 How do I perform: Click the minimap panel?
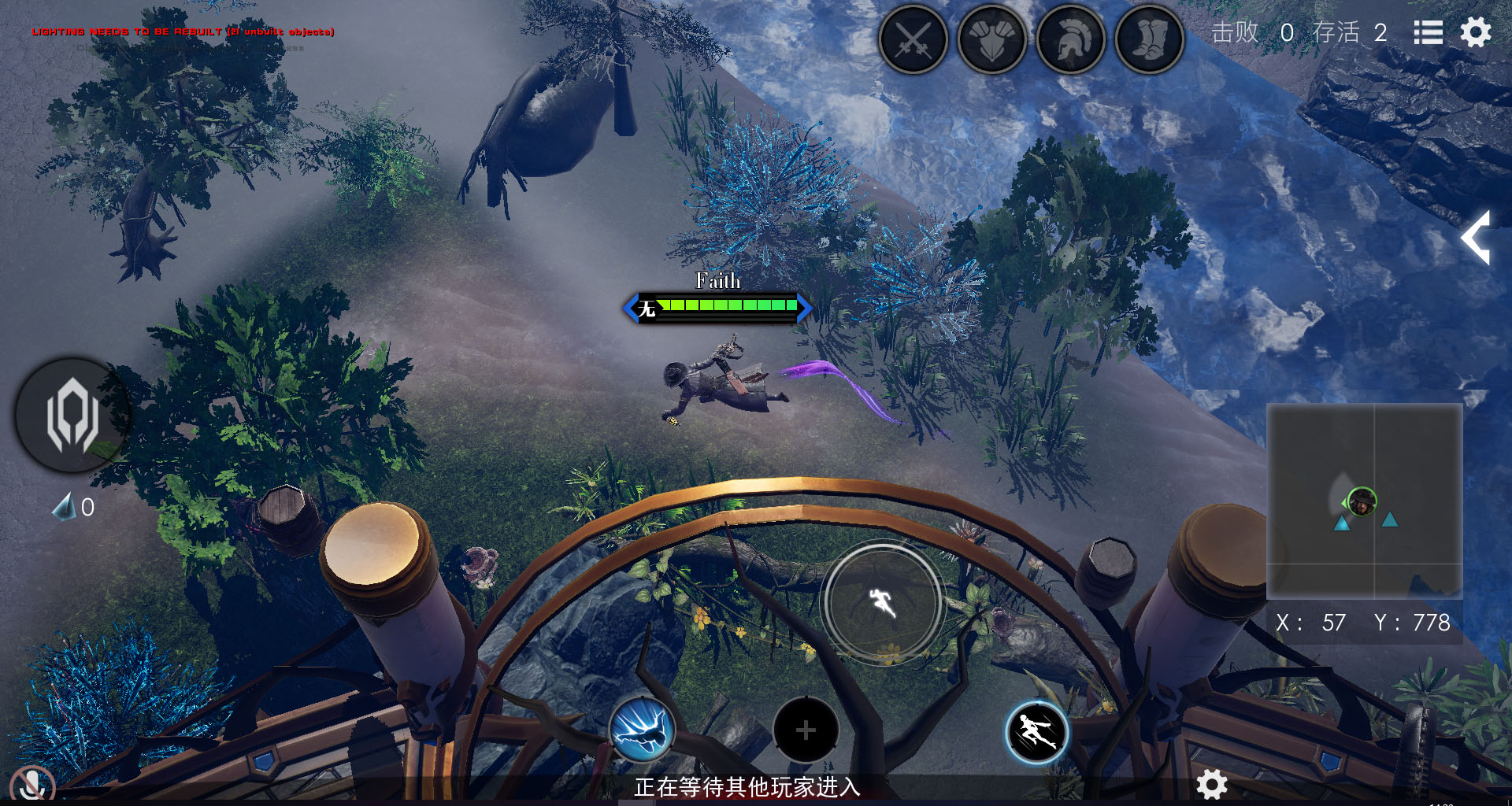click(x=1364, y=501)
